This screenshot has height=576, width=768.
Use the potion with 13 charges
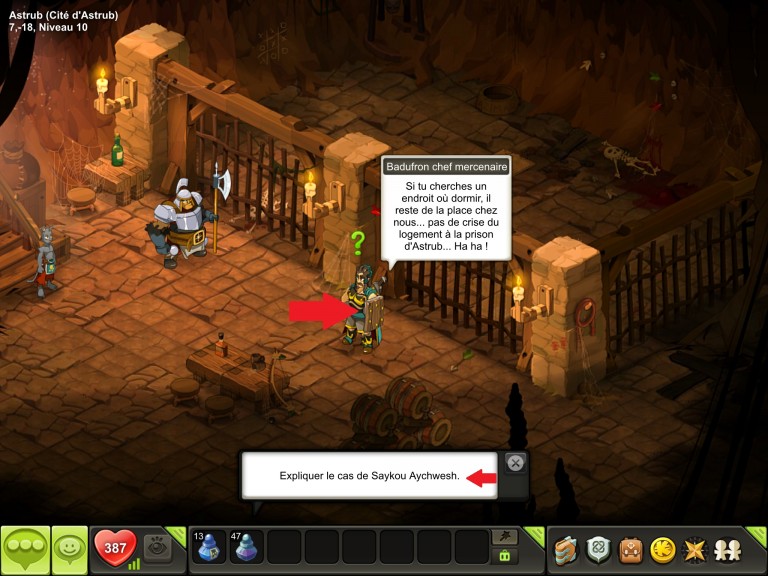[208, 547]
